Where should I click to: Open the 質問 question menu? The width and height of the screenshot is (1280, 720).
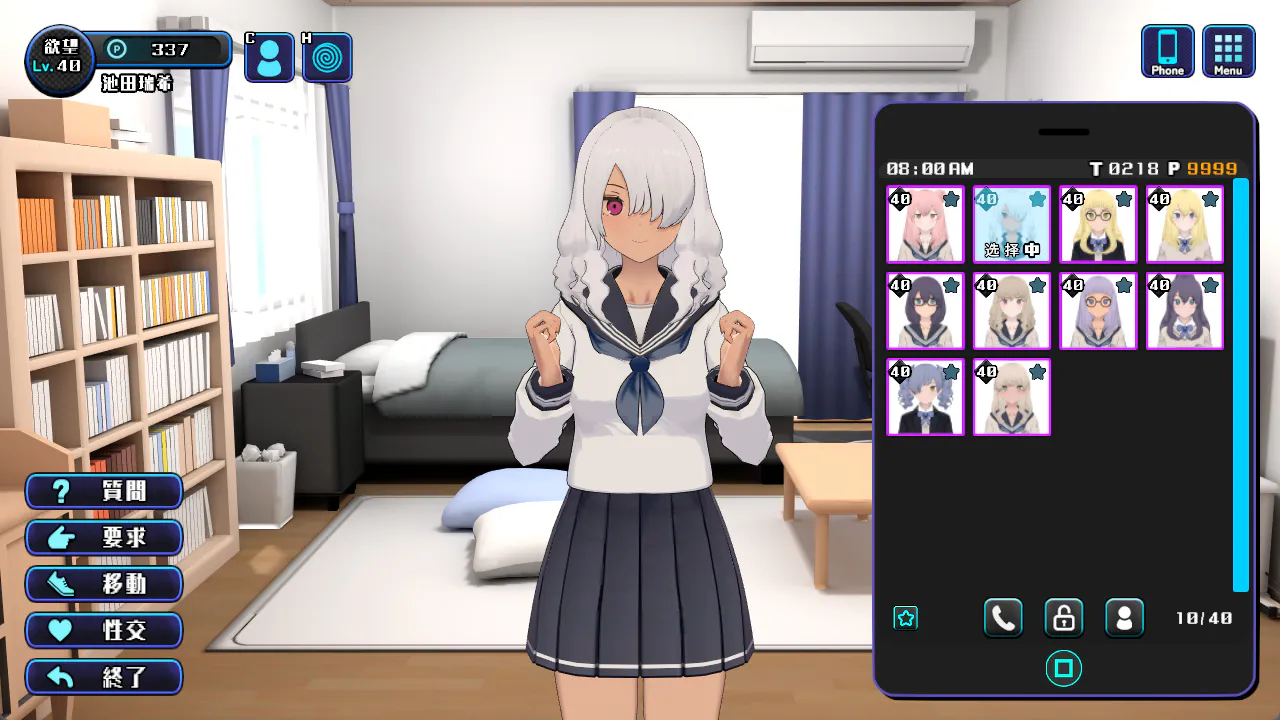(x=104, y=491)
